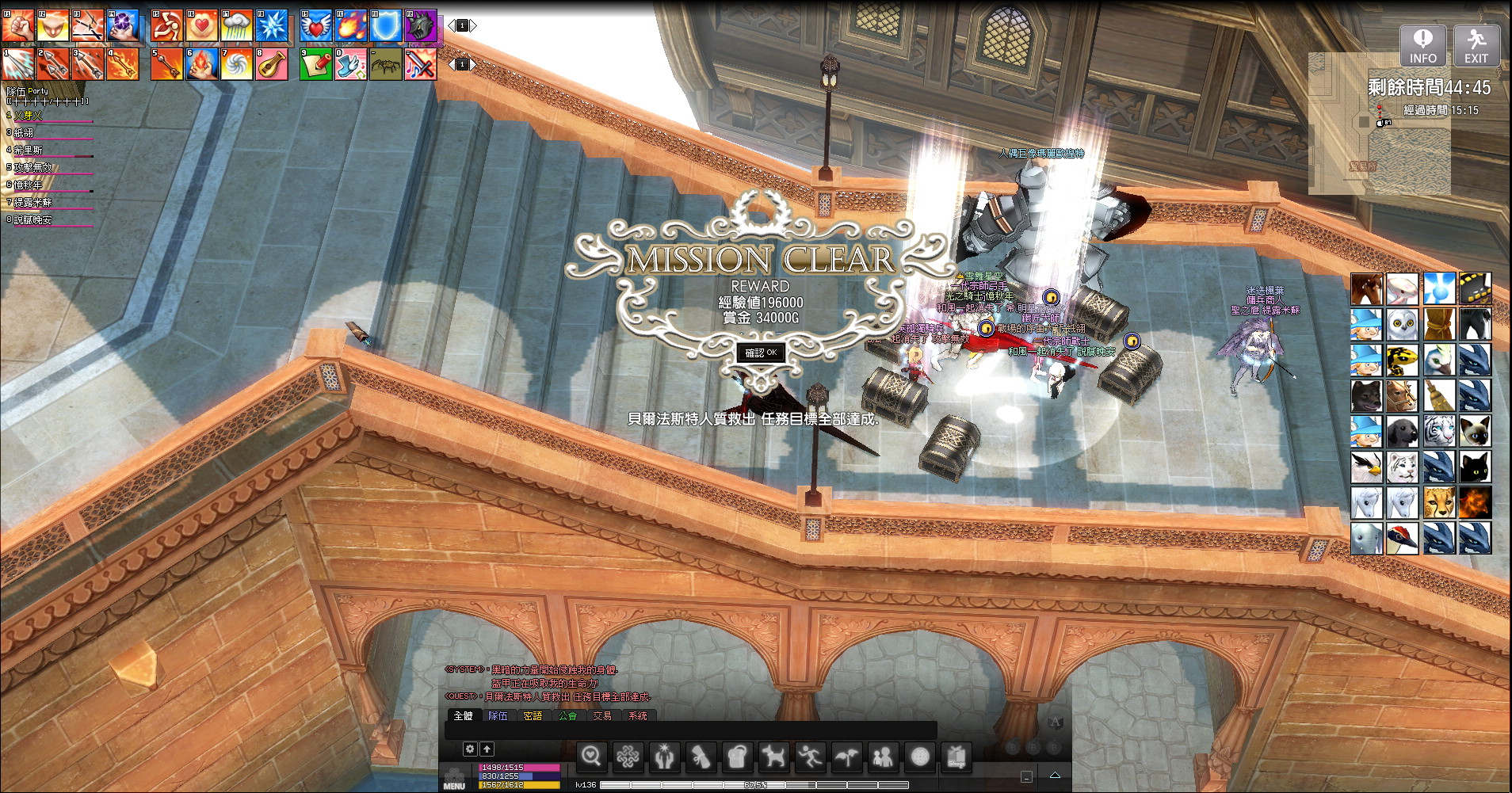1512x793 pixels.
Task: Open the inventory backpack icon
Action: coord(737,757)
